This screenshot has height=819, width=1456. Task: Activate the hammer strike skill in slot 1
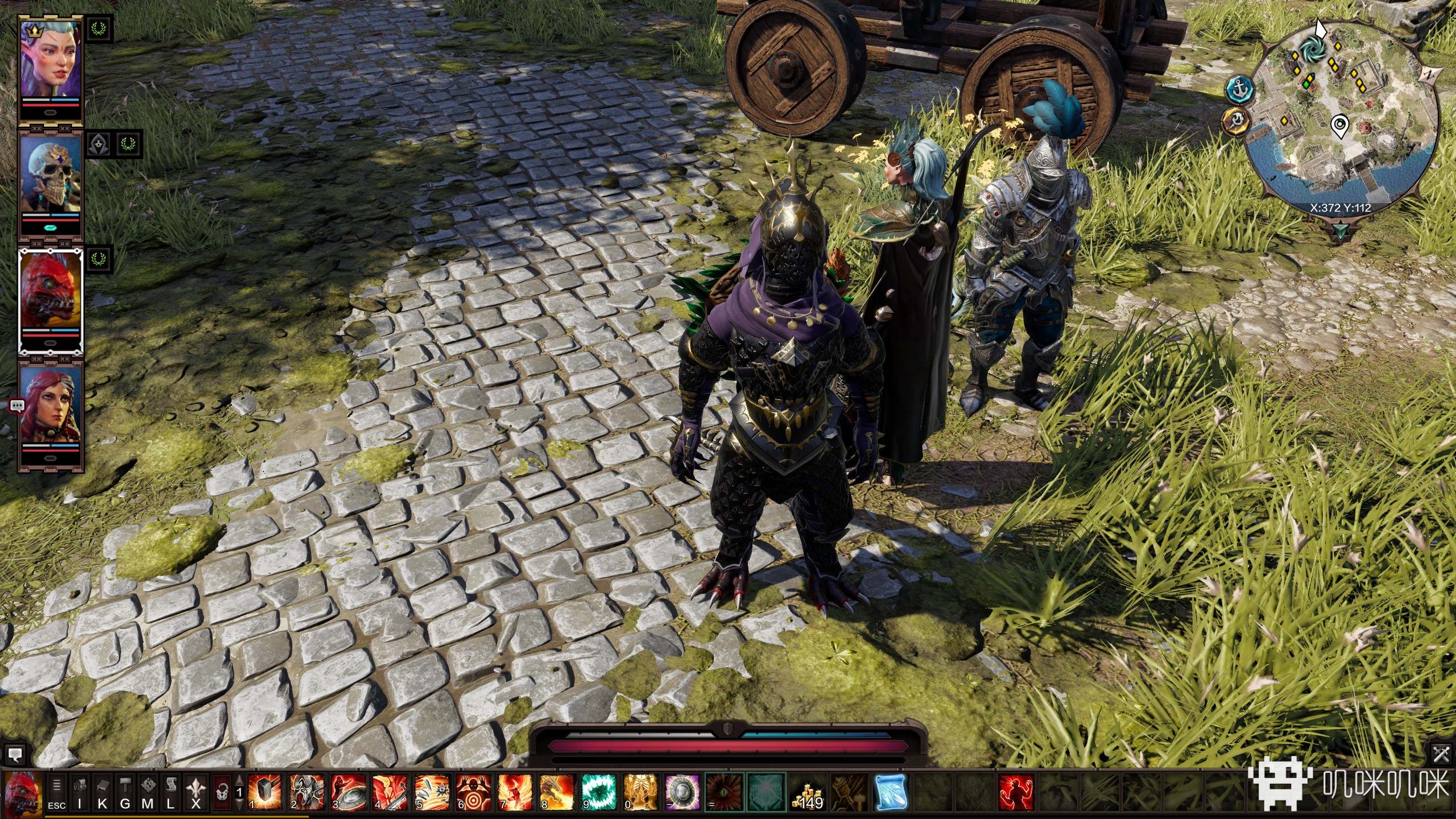click(265, 792)
